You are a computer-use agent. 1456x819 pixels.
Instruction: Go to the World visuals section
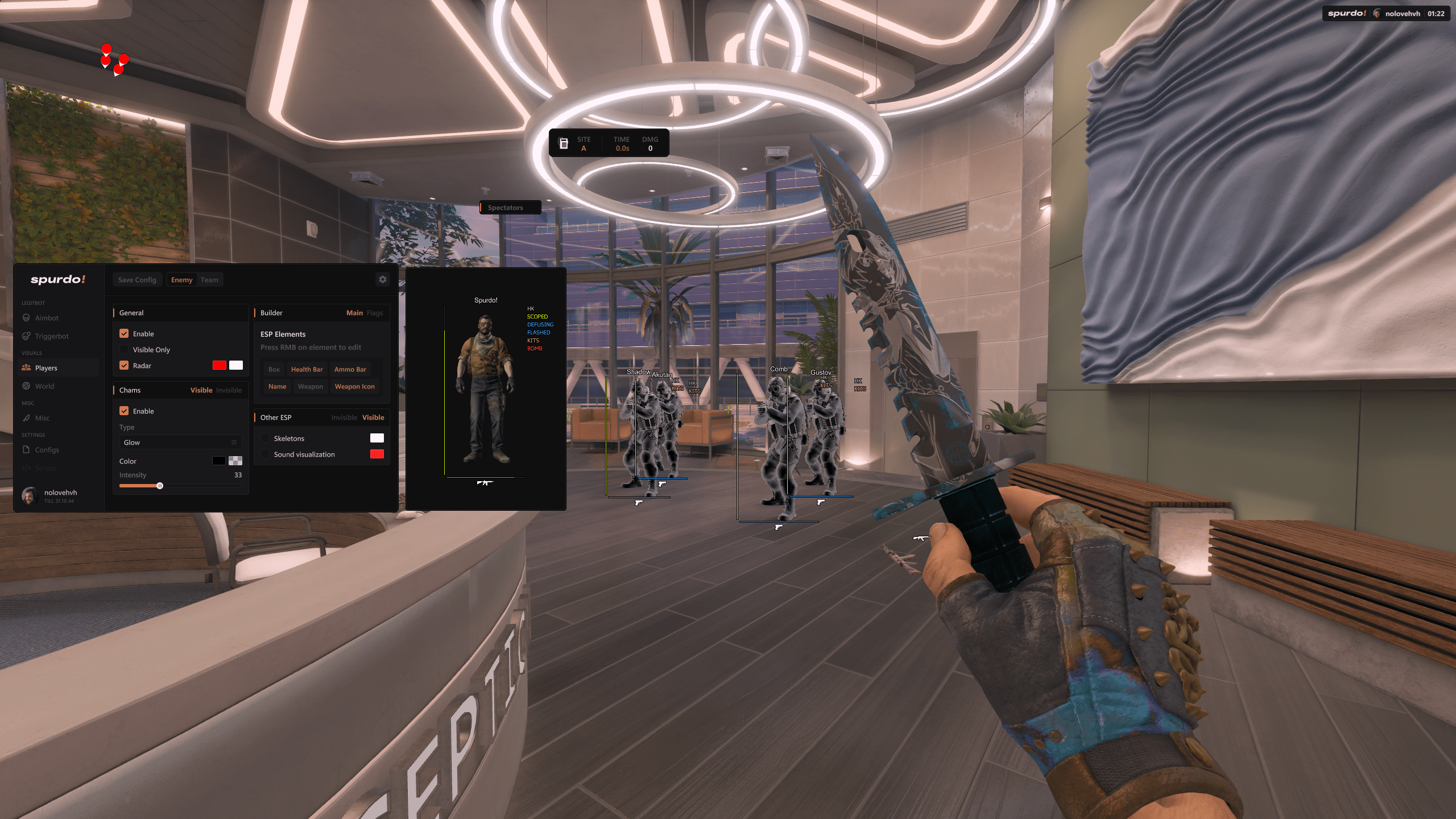pyautogui.click(x=44, y=386)
